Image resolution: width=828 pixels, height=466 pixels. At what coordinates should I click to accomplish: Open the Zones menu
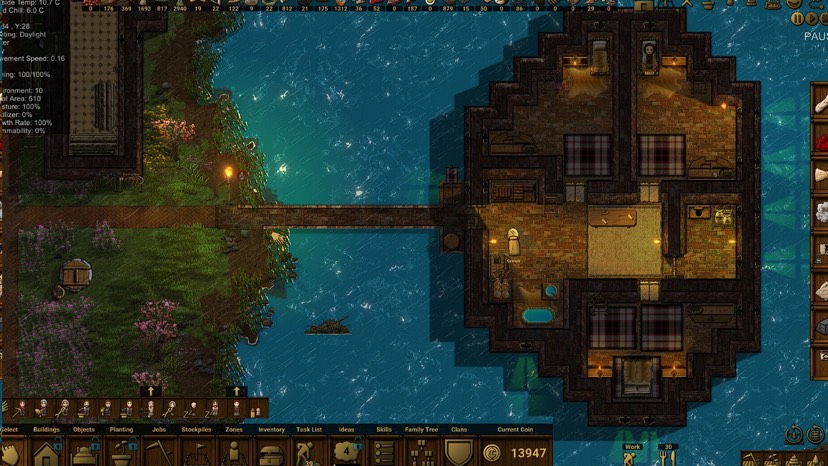click(234, 452)
